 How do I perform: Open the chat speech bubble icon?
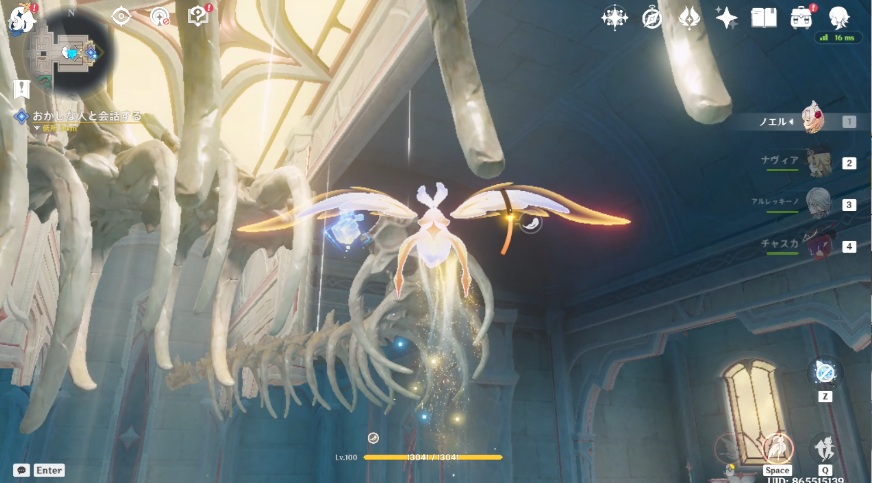21,470
